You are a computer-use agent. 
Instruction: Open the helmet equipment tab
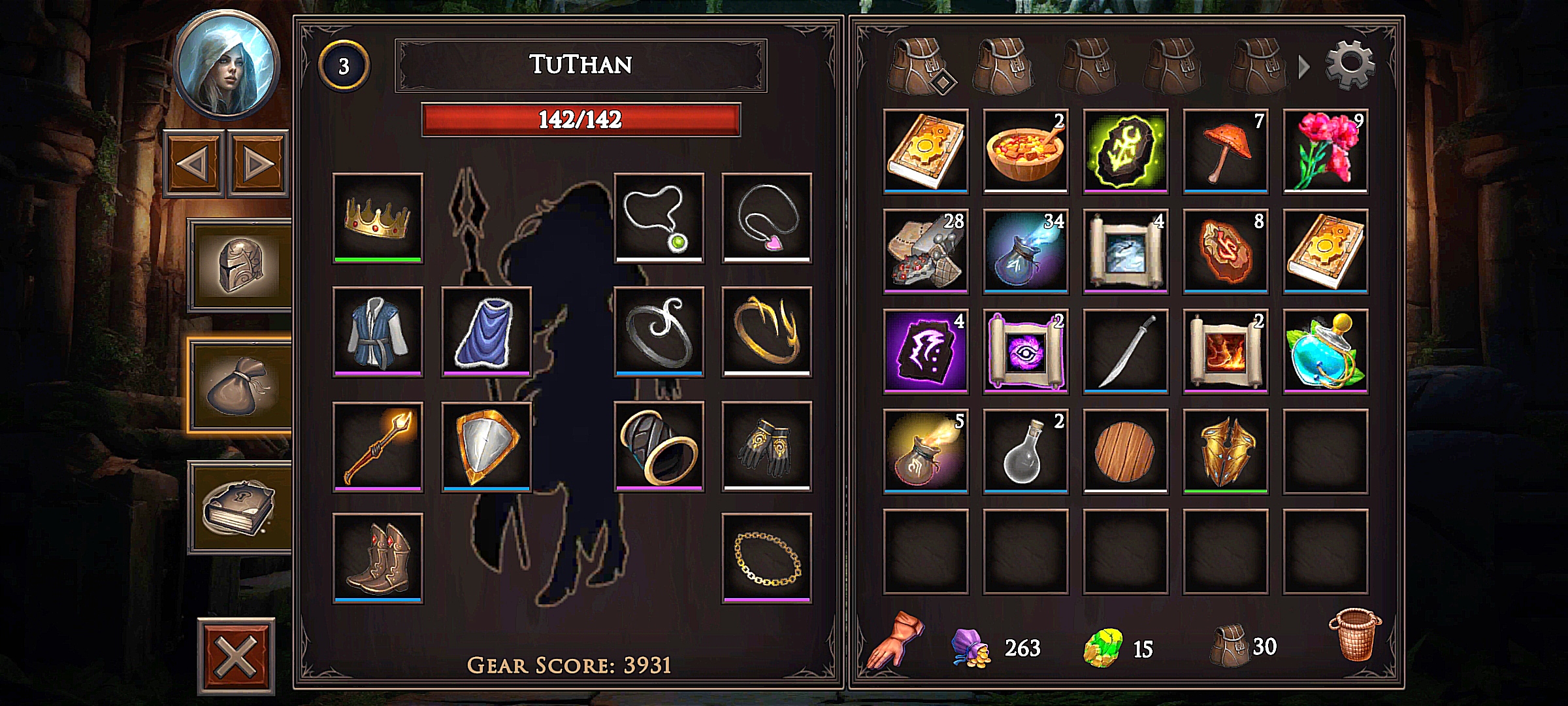(x=240, y=265)
